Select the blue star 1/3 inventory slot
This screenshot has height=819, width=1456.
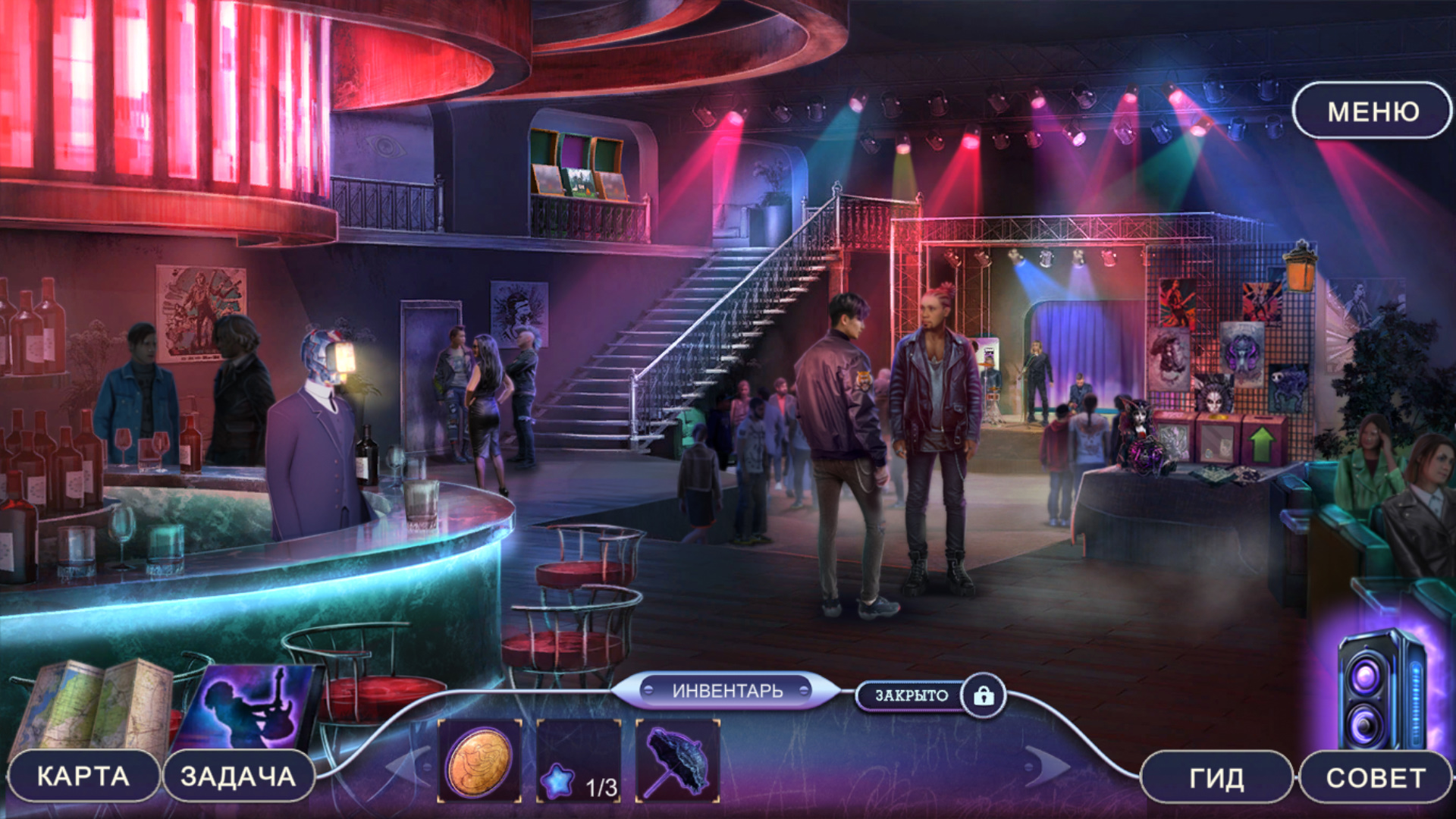click(x=579, y=761)
